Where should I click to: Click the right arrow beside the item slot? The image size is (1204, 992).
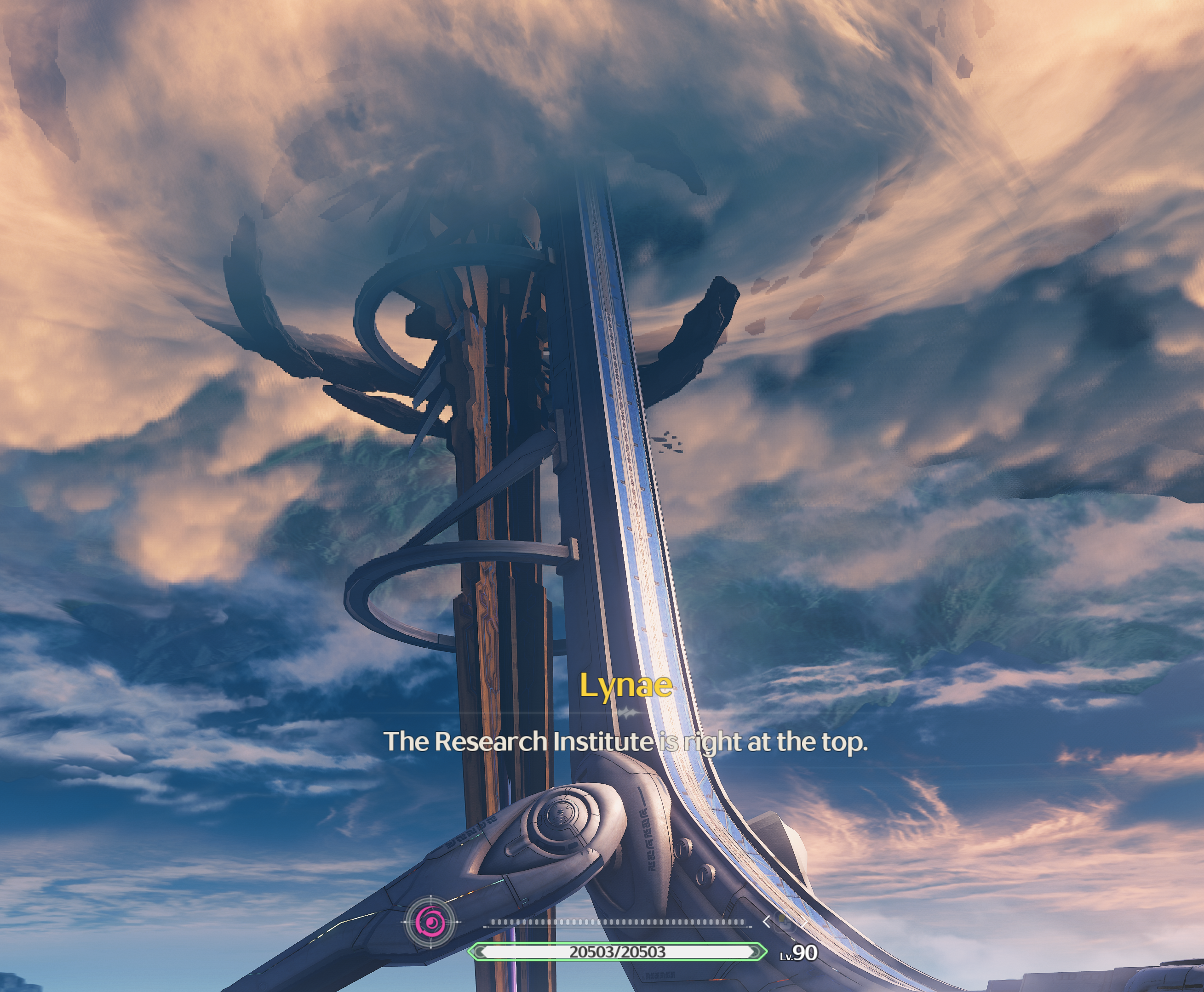pyautogui.click(x=804, y=921)
